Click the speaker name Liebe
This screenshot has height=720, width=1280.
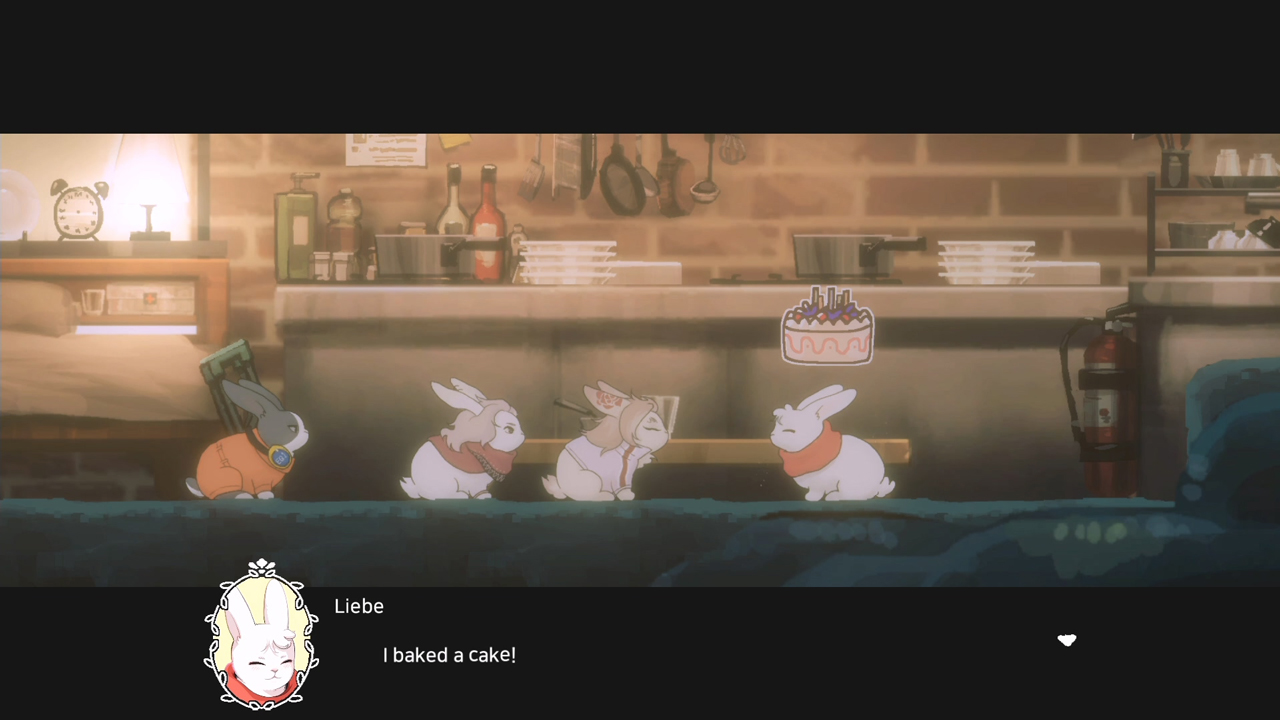[359, 606]
